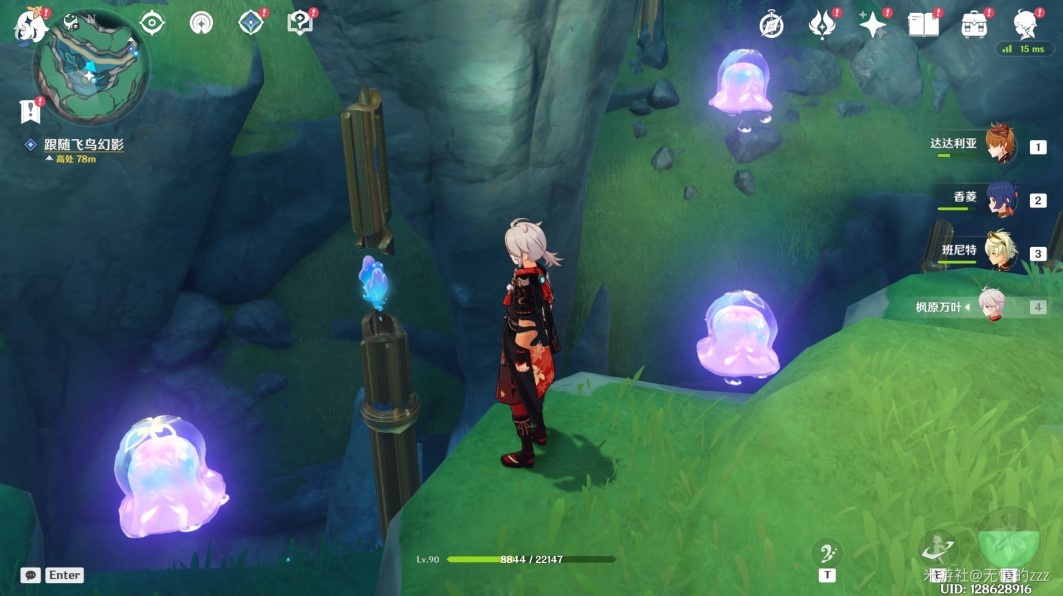
Task: Open the compass icon
Action: (771, 26)
